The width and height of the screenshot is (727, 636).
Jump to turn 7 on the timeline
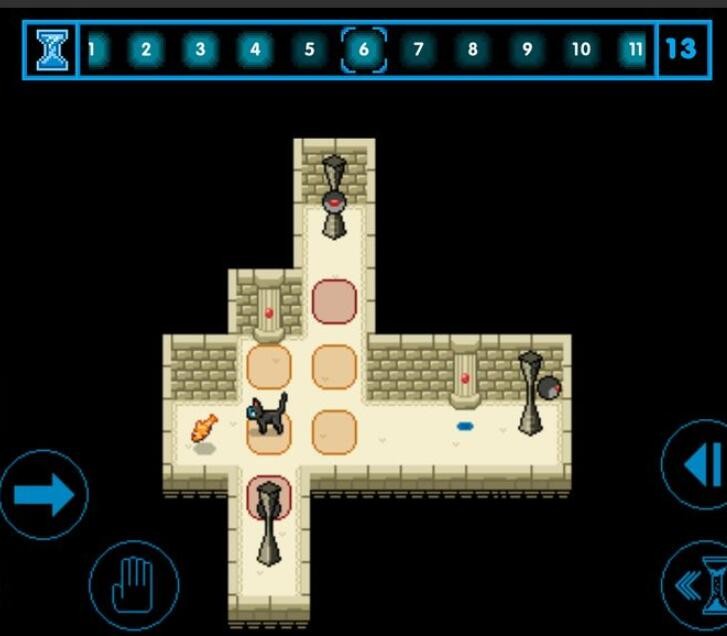[418, 49]
